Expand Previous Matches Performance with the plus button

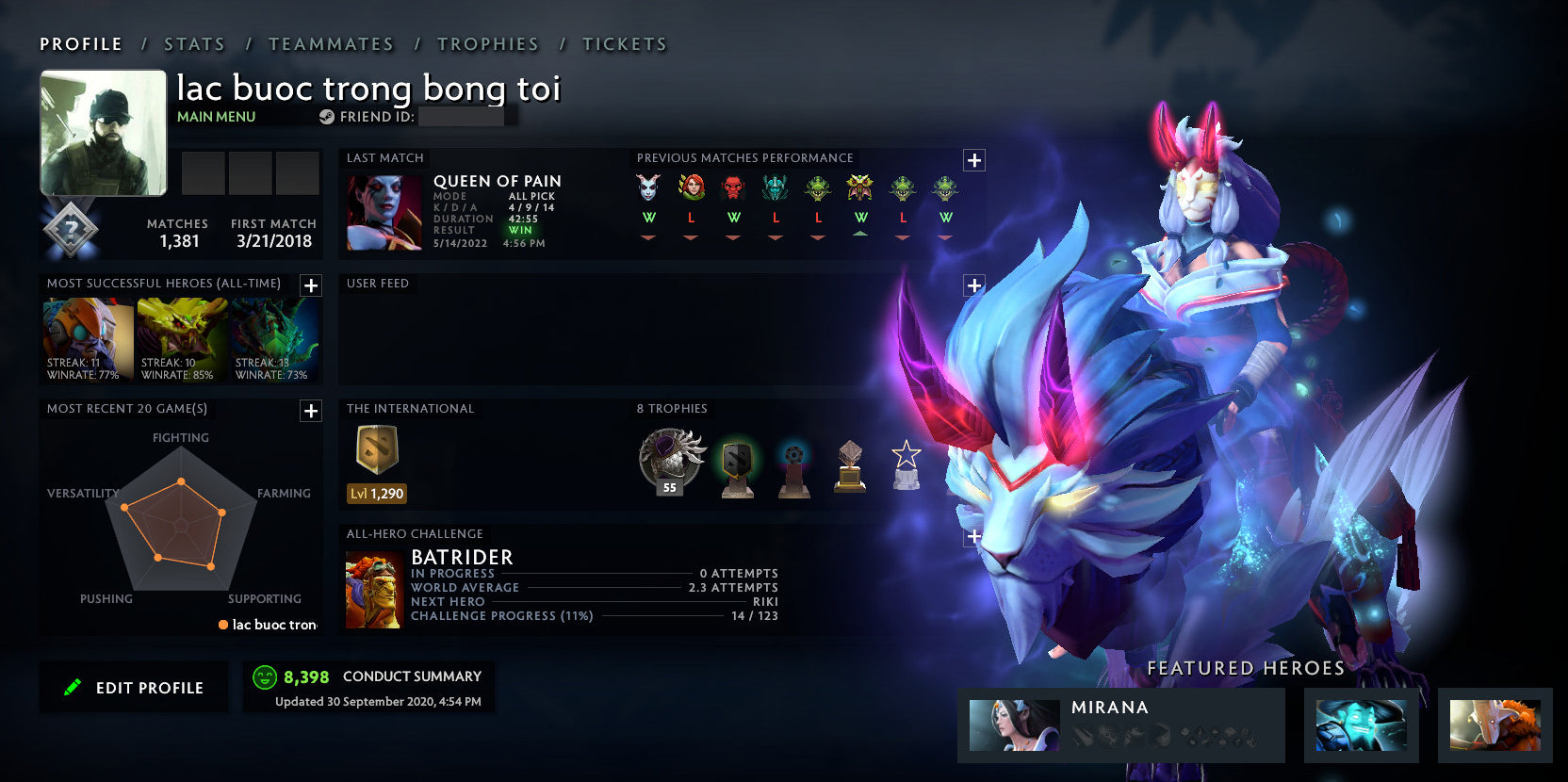(975, 160)
